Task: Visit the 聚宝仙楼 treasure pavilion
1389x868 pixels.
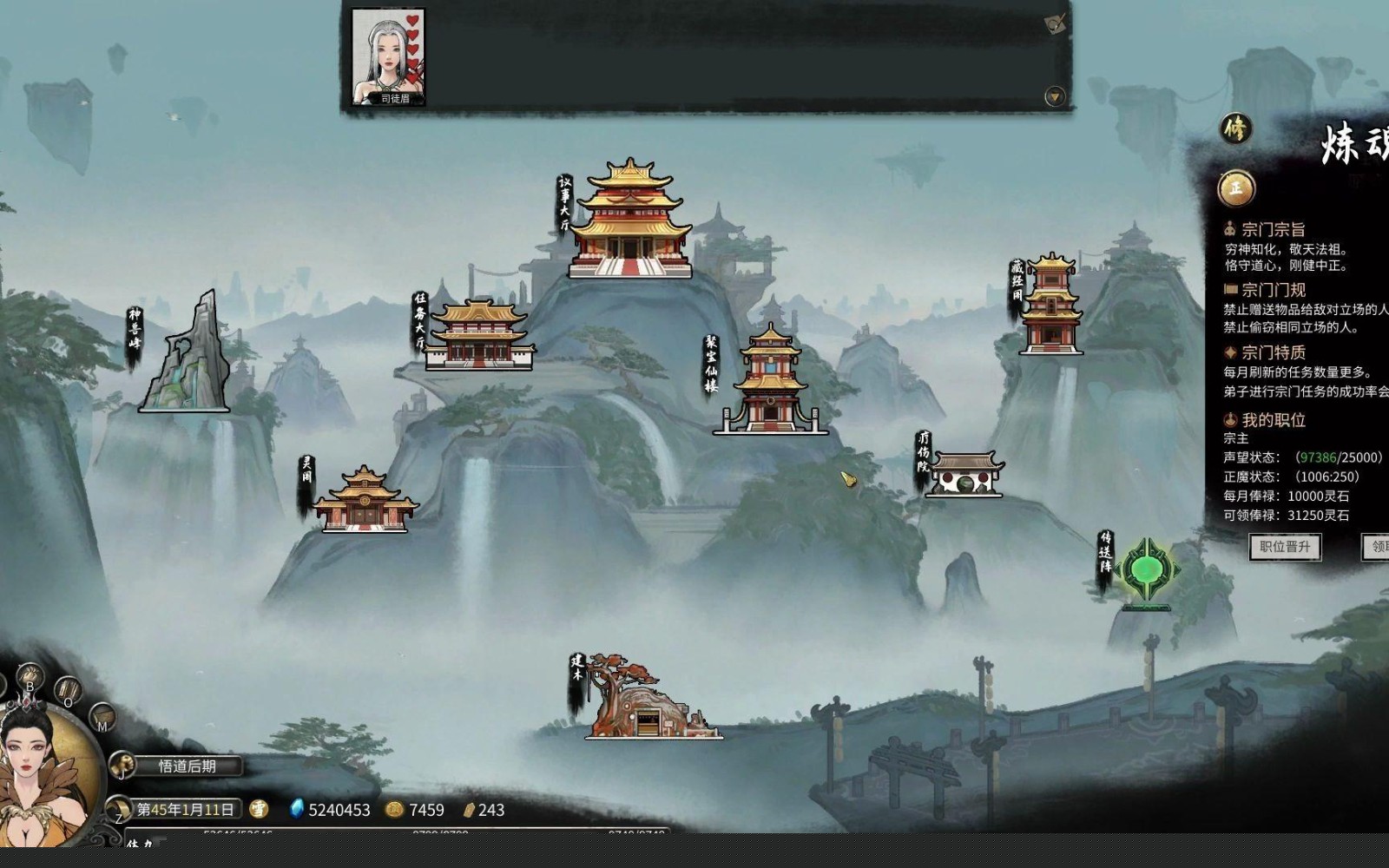Action: click(x=771, y=382)
